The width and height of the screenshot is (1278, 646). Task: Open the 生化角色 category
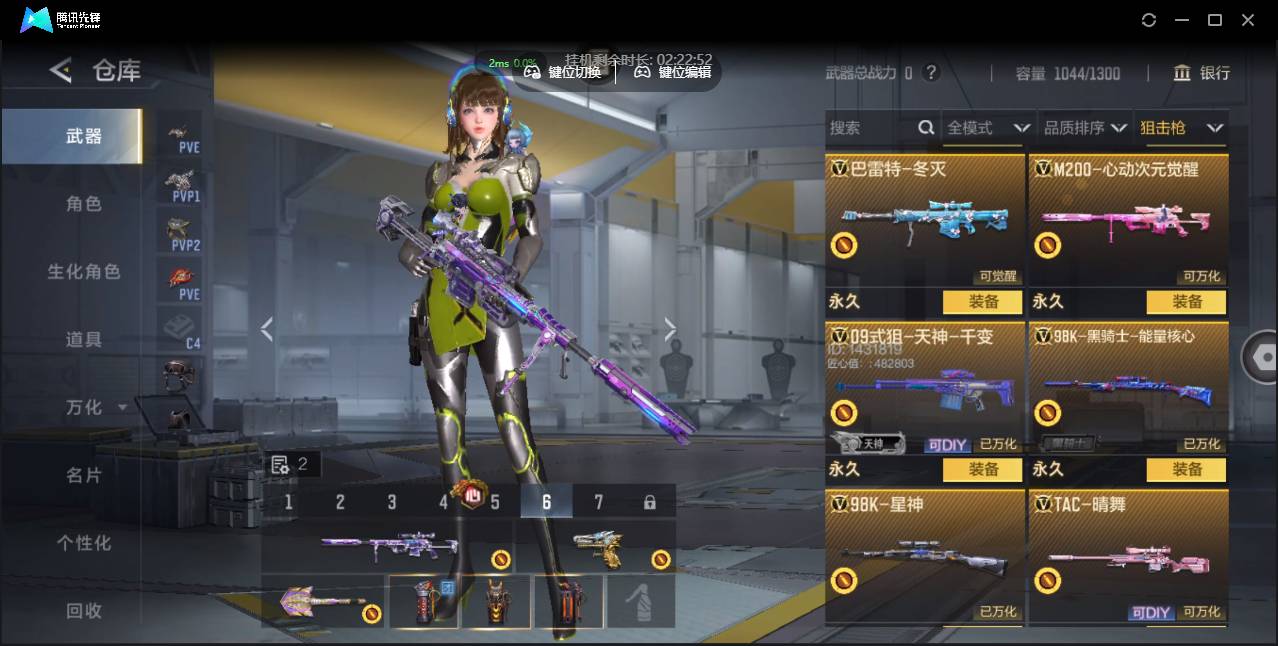click(83, 272)
